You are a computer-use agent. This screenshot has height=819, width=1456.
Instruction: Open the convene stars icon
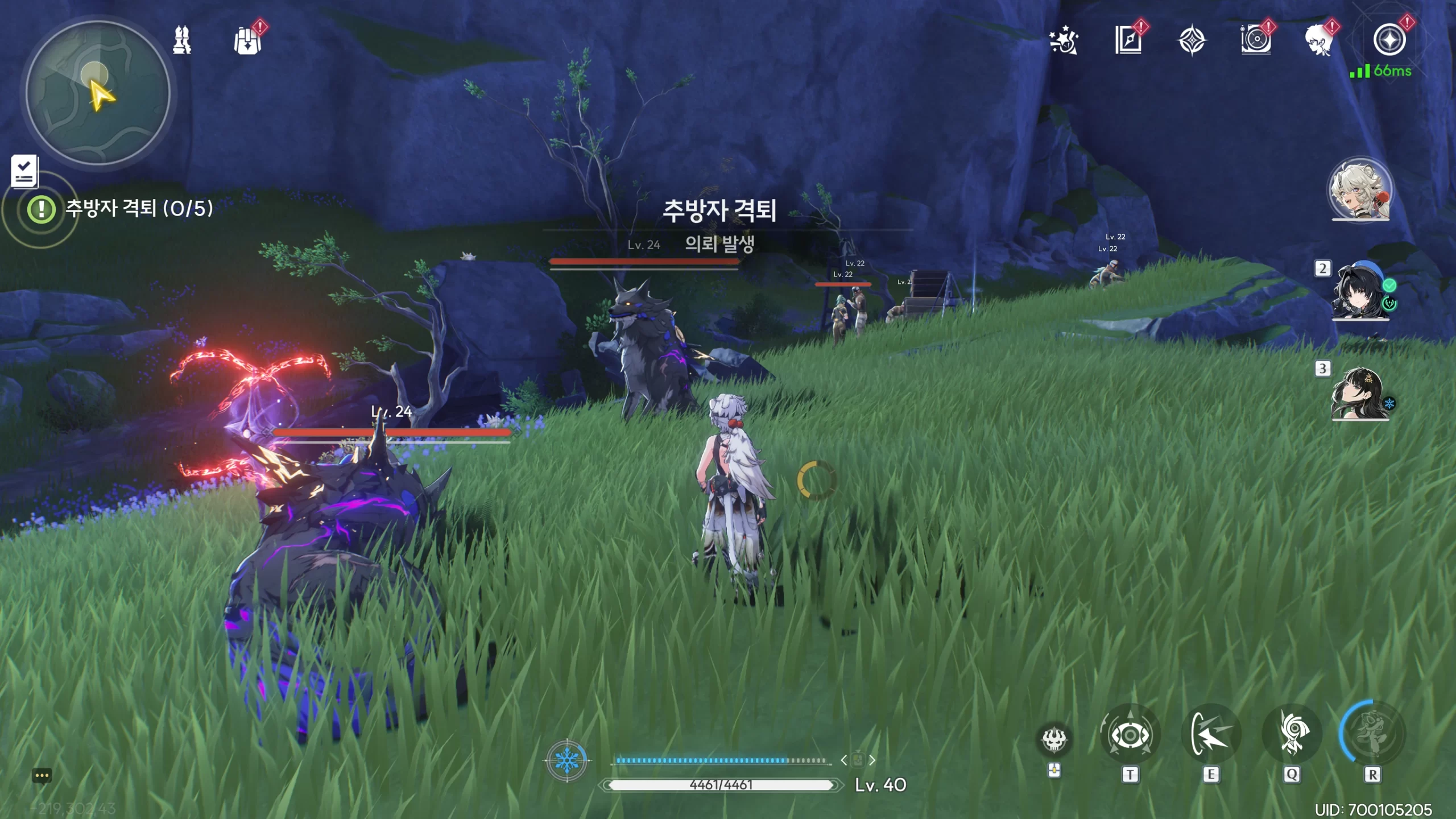coord(1064,41)
